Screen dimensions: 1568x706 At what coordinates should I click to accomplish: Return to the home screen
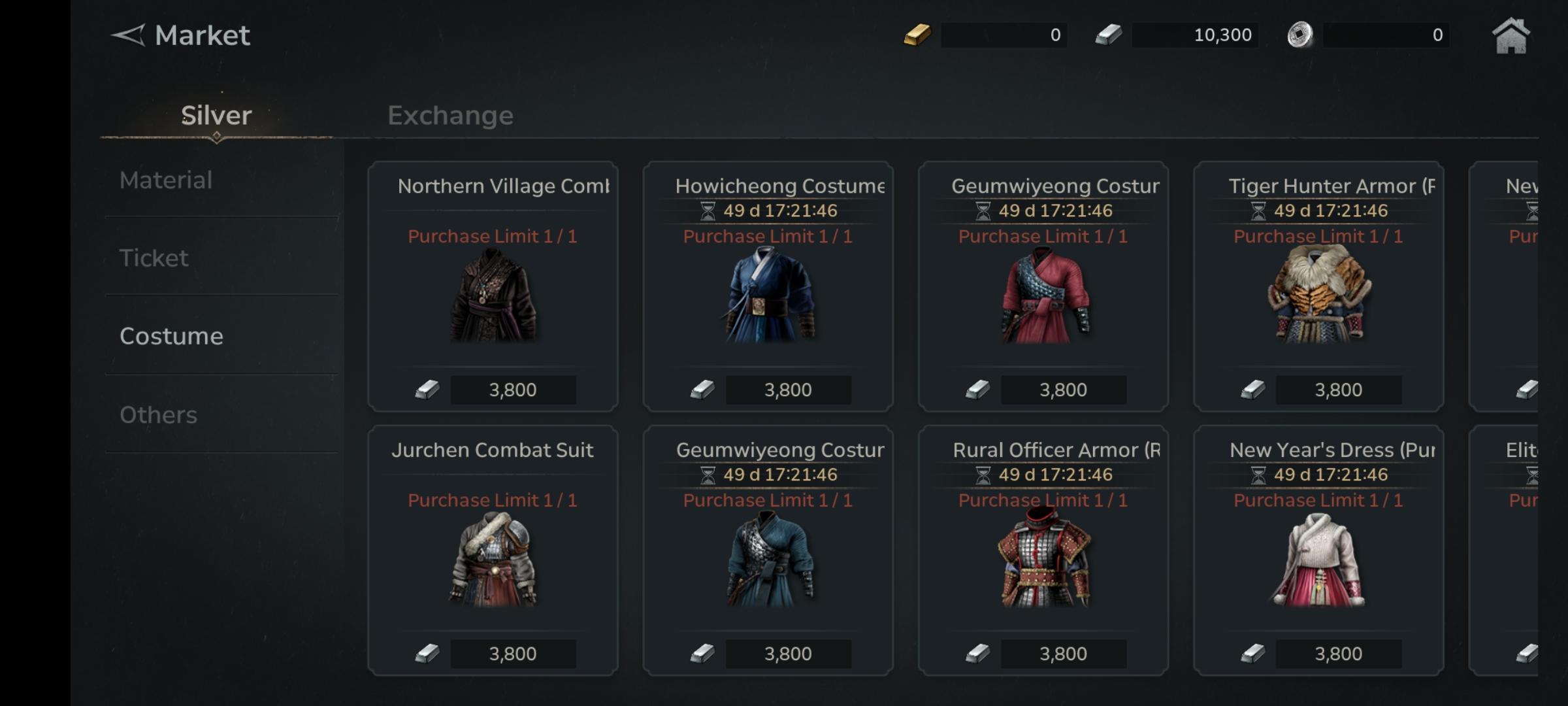click(x=1511, y=36)
